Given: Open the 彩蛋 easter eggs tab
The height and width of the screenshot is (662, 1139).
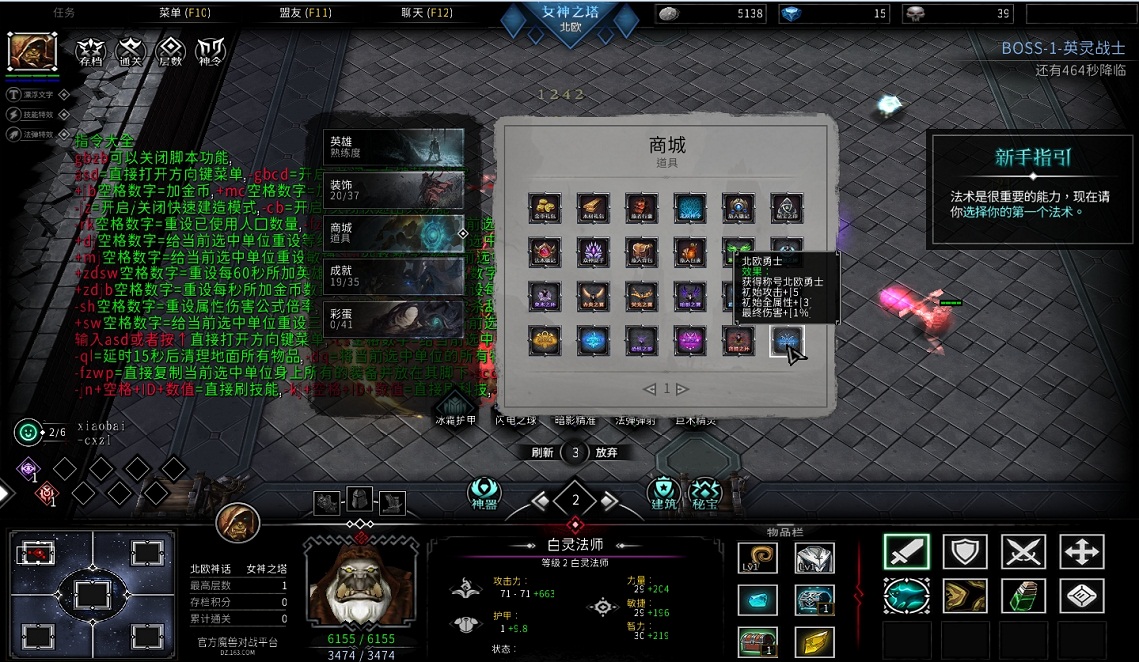Looking at the screenshot, I should pyautogui.click(x=394, y=318).
